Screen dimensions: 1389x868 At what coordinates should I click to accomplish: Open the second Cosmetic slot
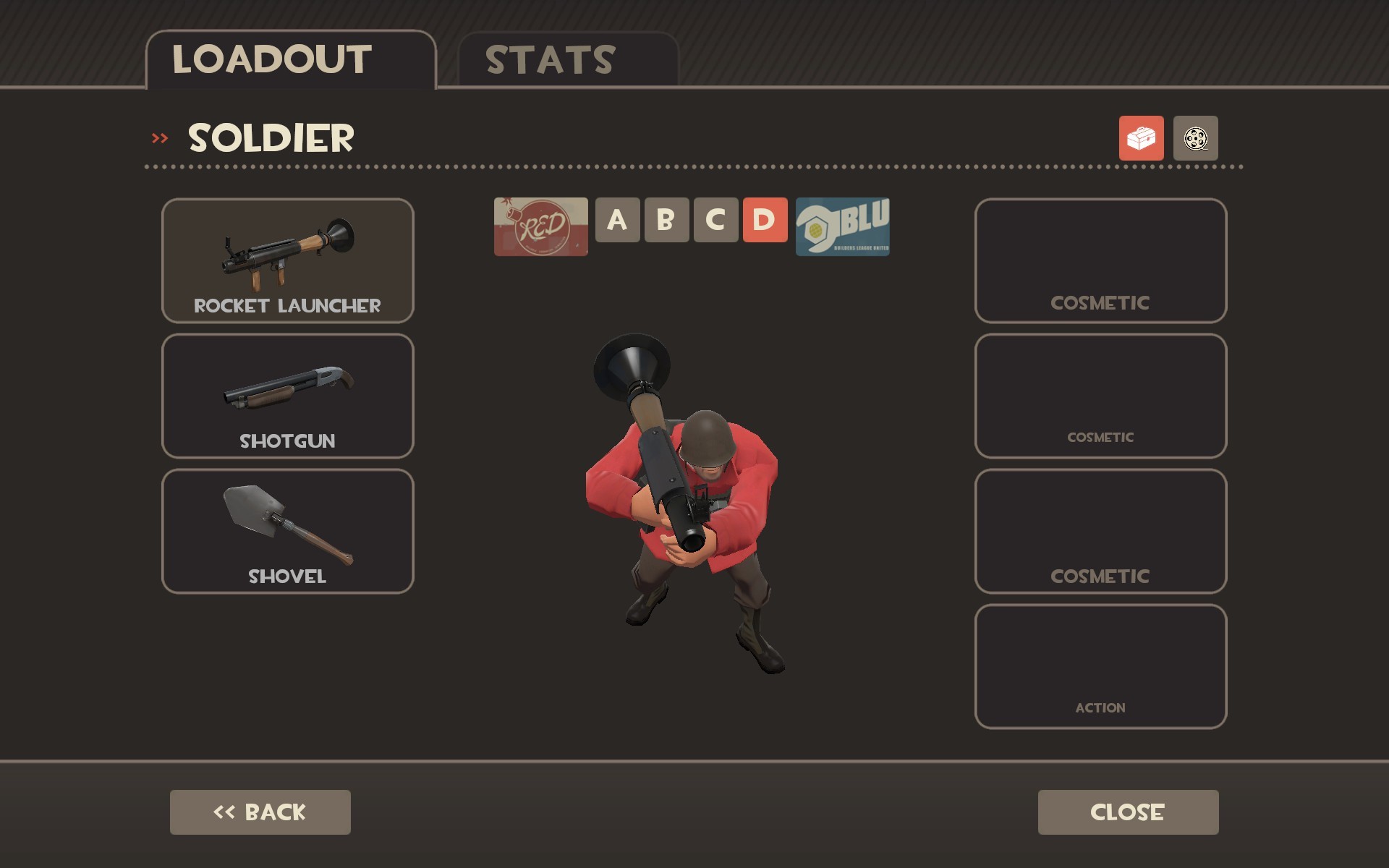(x=1100, y=396)
